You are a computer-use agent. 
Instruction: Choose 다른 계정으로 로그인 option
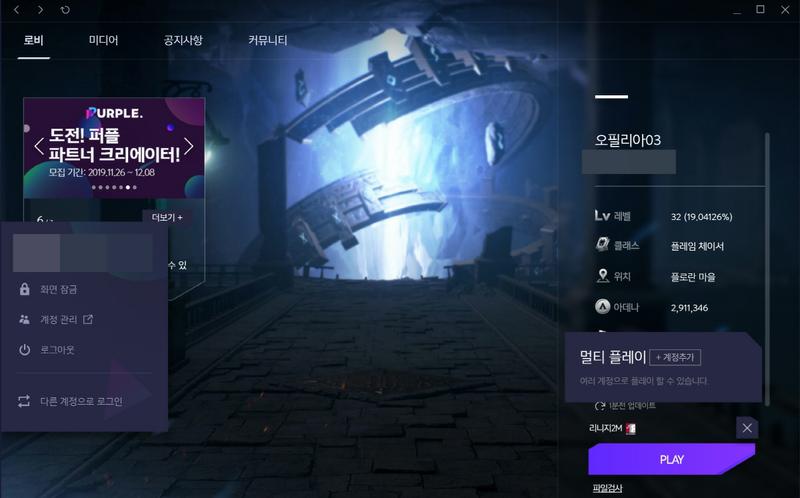[80, 402]
